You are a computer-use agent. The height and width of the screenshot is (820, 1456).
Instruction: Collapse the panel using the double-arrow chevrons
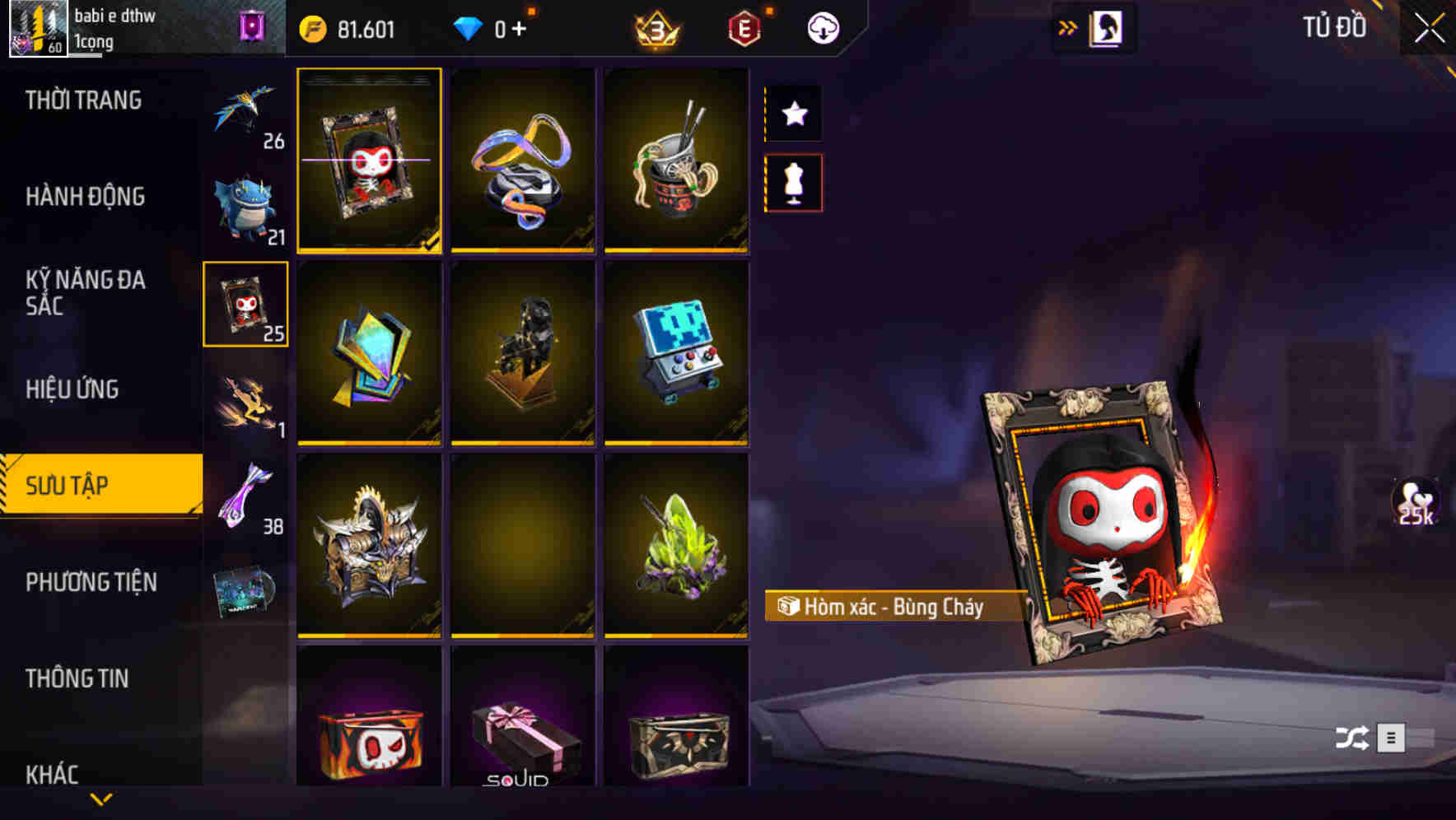click(x=1068, y=26)
